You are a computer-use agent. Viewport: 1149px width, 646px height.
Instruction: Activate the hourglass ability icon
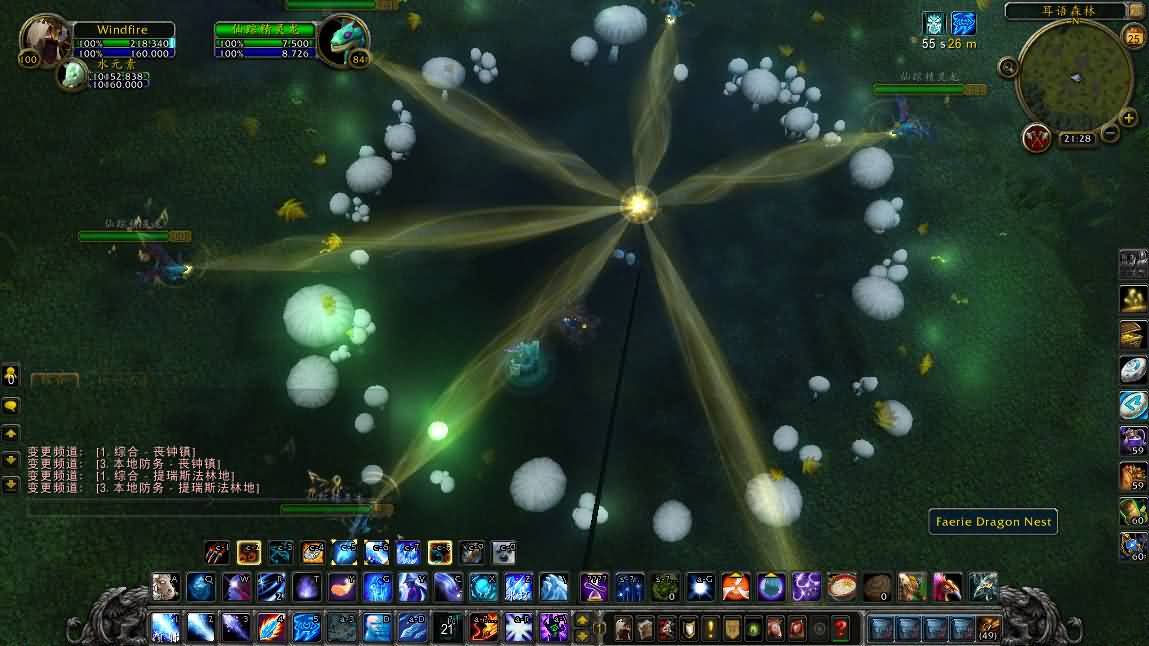click(x=594, y=586)
